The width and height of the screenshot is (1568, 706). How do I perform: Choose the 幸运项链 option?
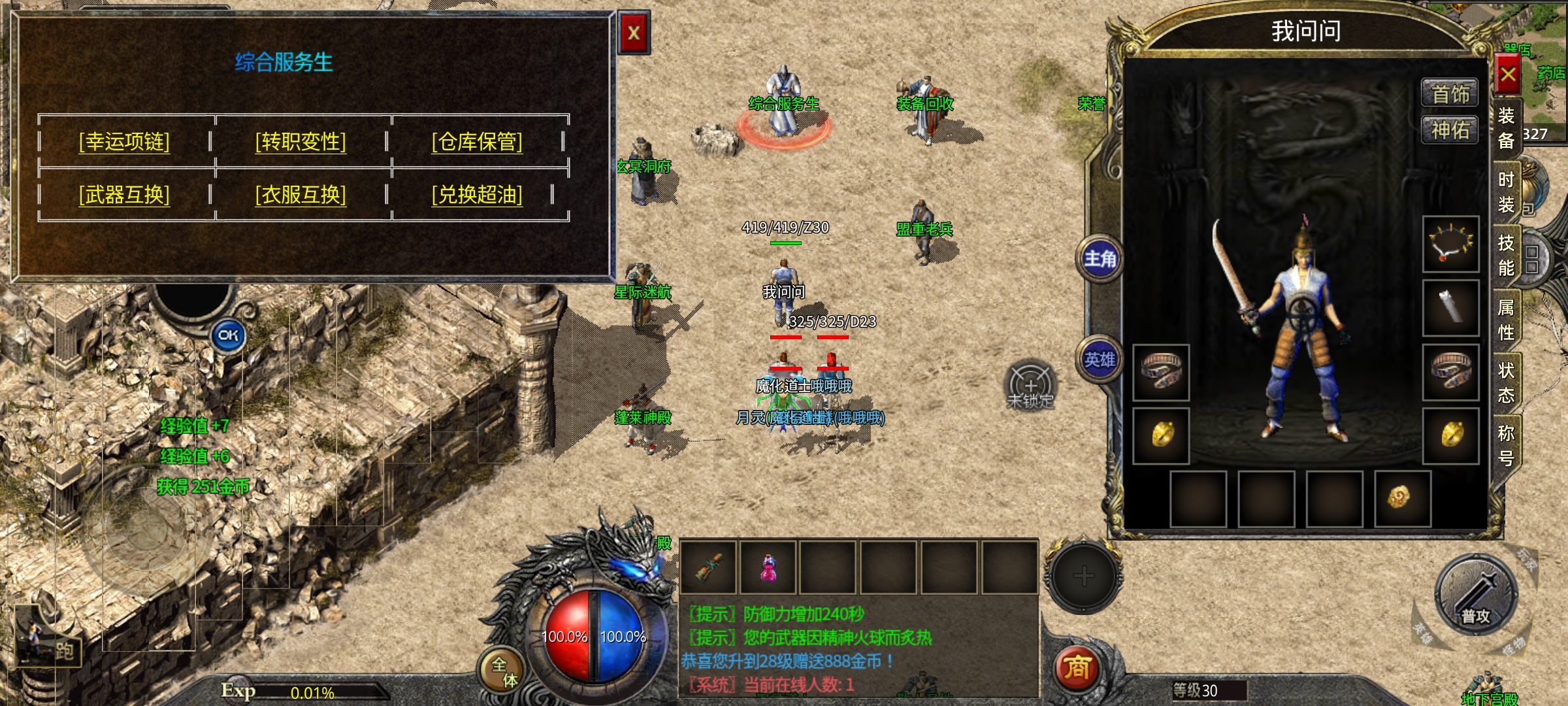pos(124,141)
